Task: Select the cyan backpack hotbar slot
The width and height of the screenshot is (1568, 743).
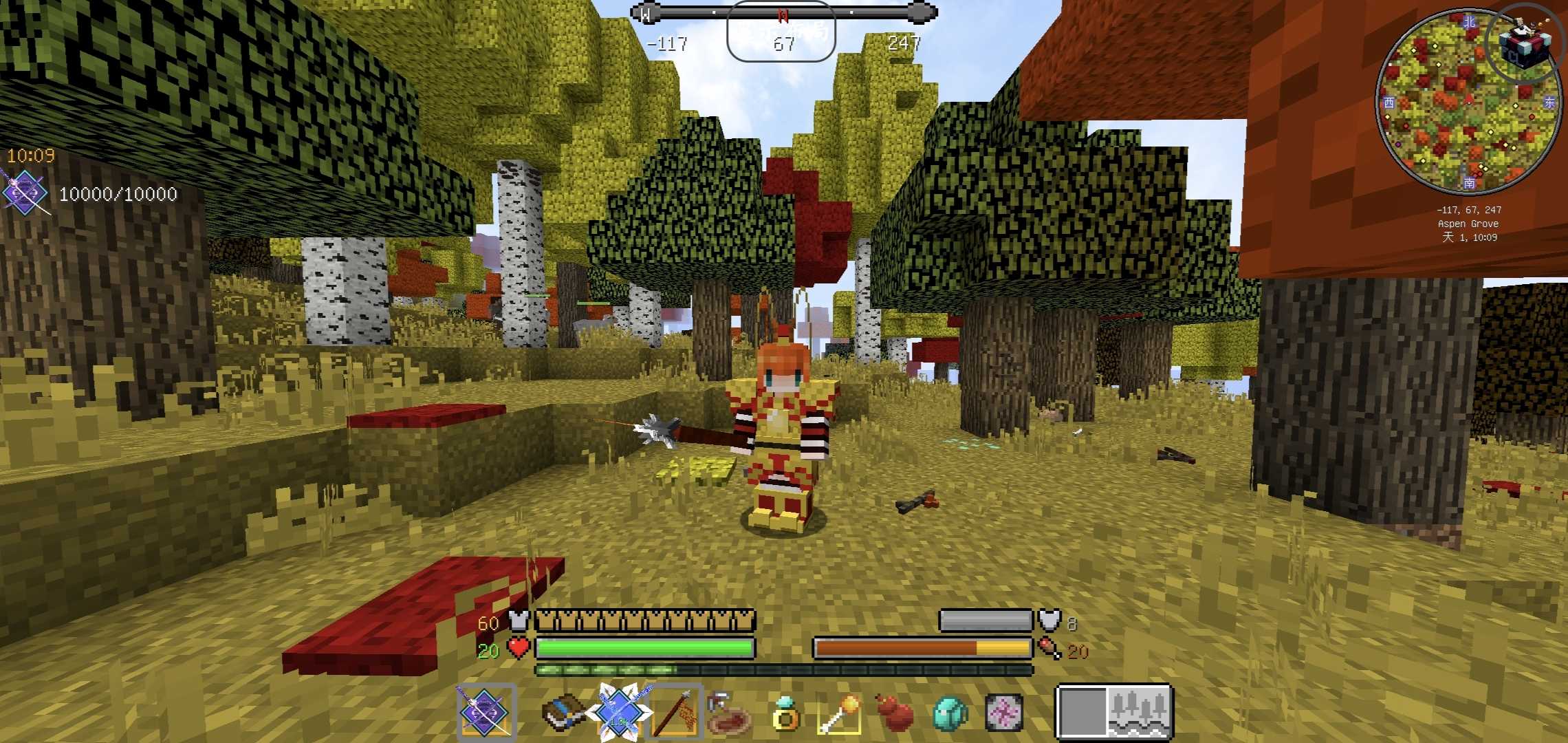Action: 950,713
